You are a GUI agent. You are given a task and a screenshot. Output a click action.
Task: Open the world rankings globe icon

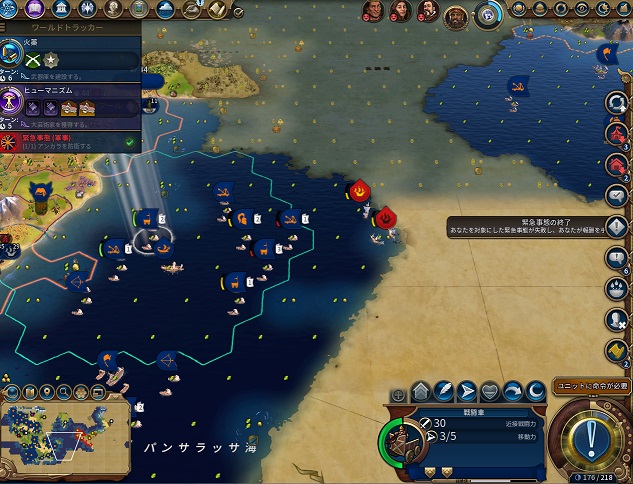click(x=487, y=15)
